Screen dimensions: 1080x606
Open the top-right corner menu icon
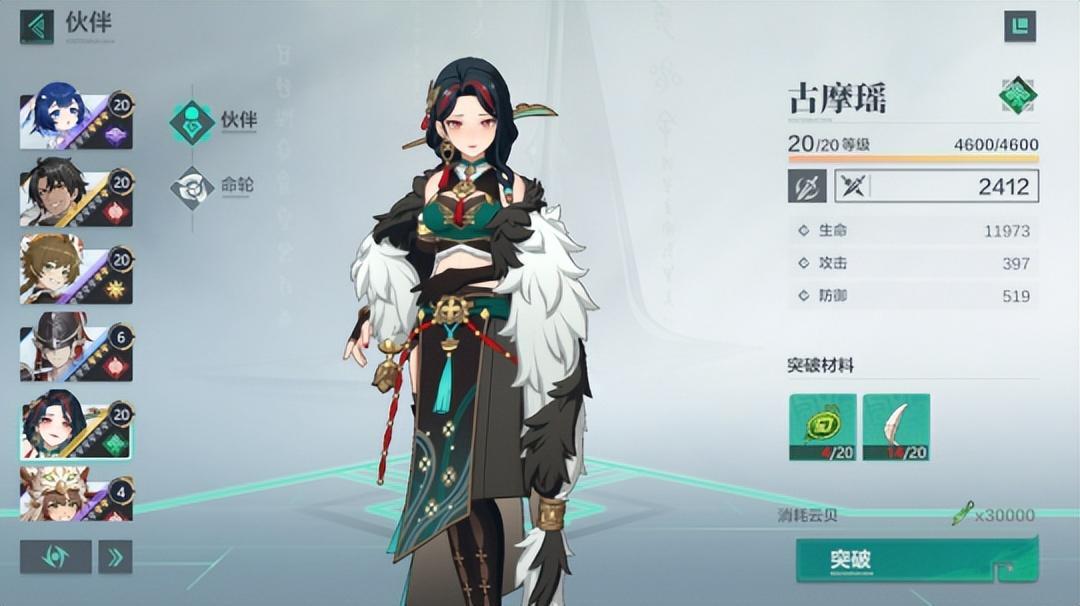(x=1020, y=26)
